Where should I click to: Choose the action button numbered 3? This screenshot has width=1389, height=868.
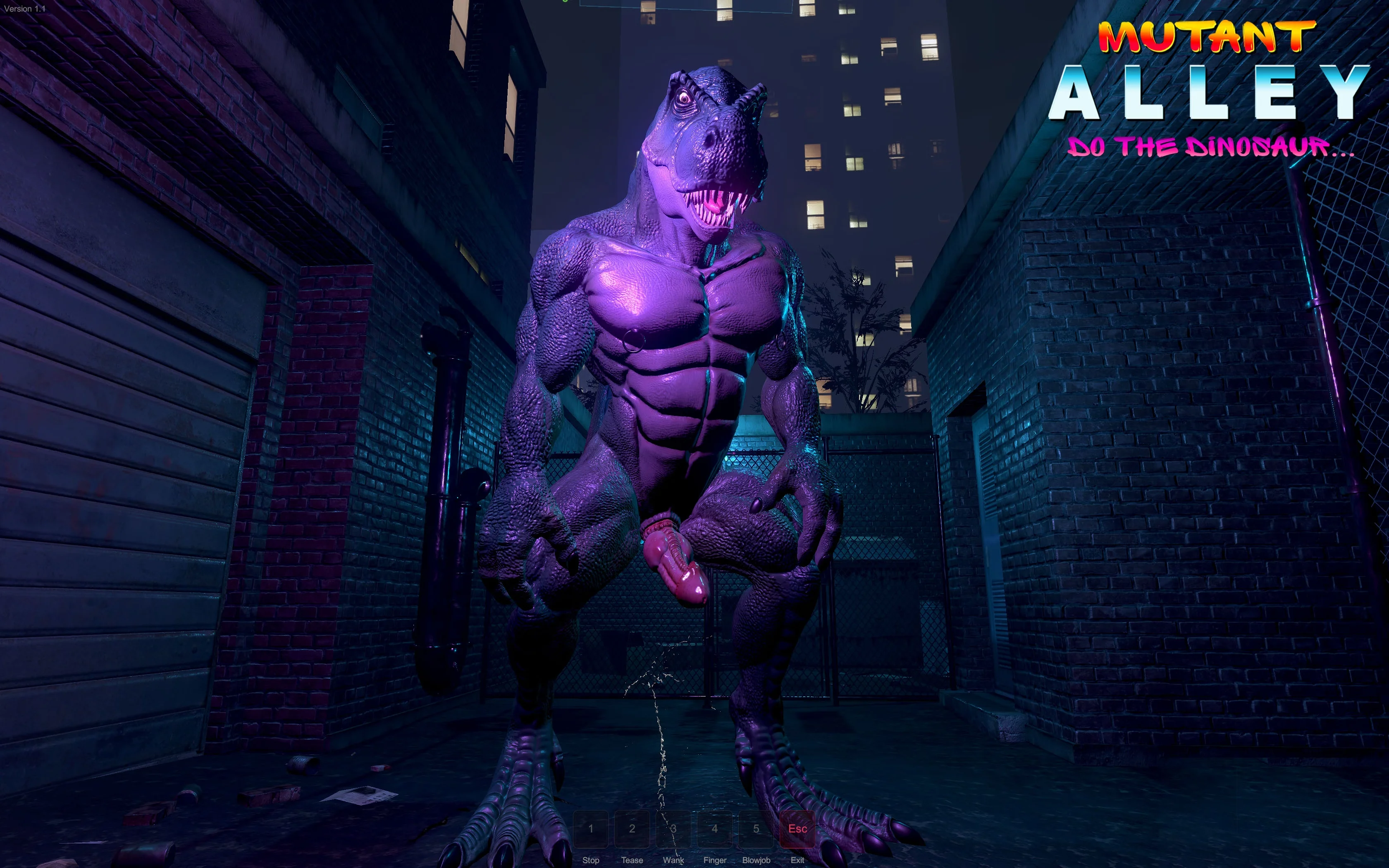pos(673,828)
